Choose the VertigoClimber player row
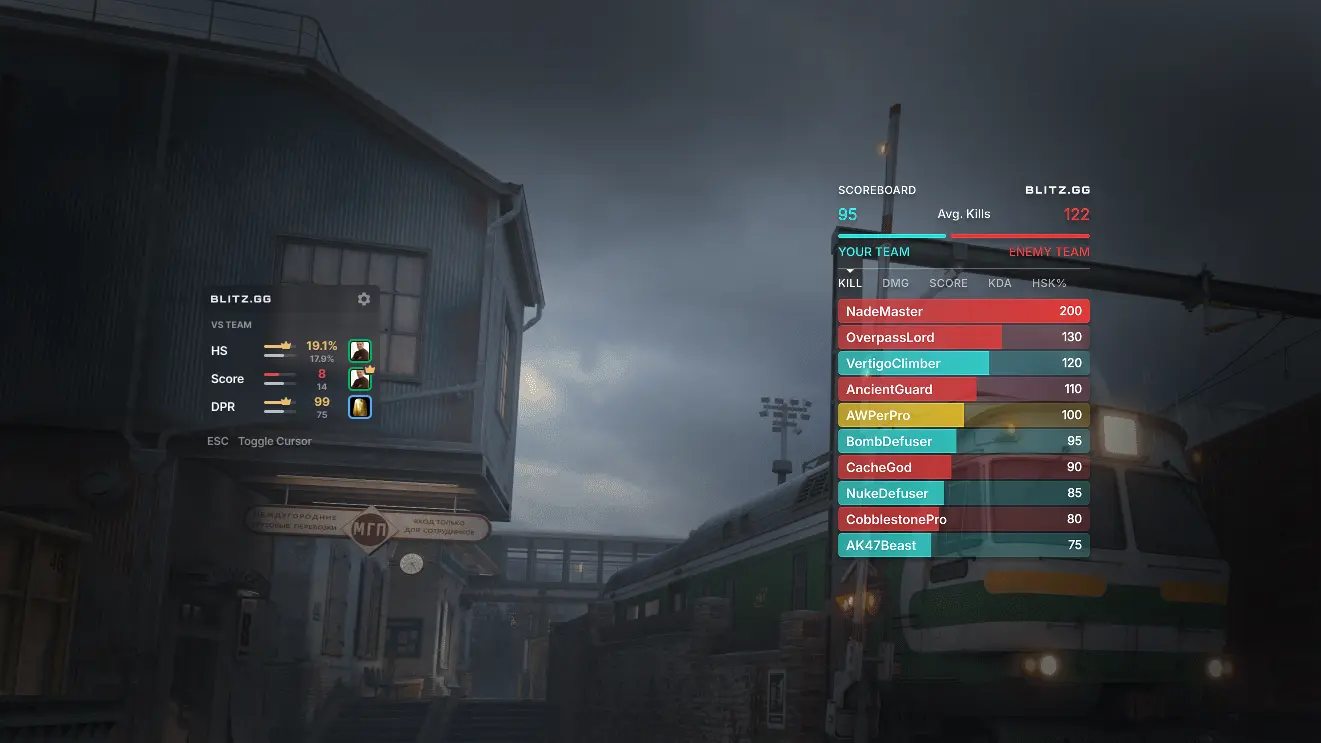 pos(963,363)
